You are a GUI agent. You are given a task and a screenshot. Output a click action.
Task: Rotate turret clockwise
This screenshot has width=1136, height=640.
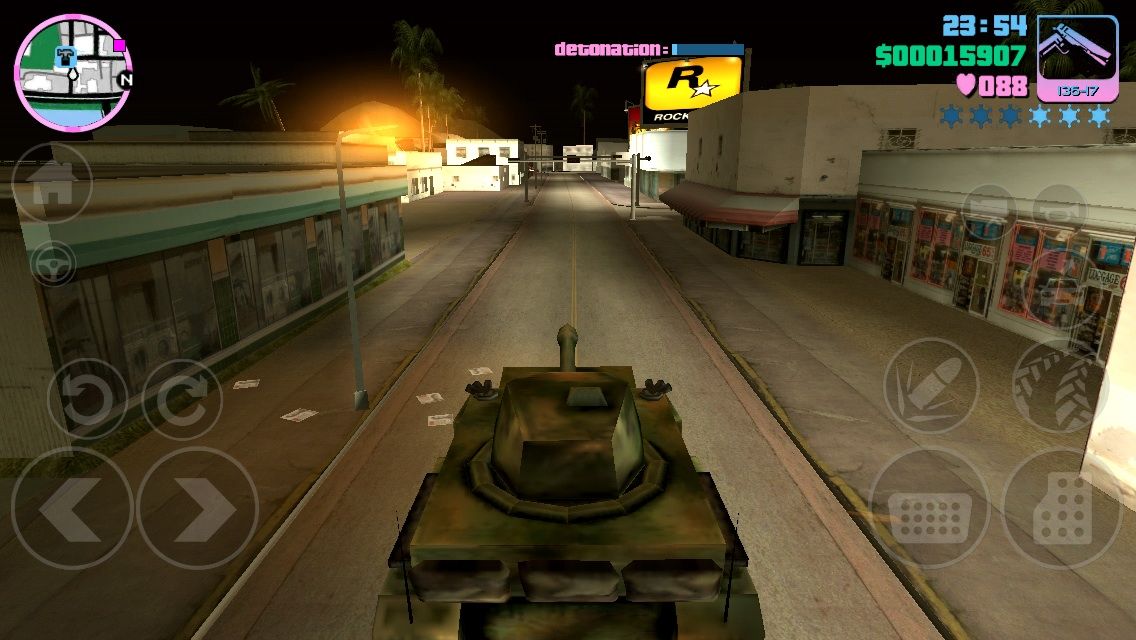point(182,399)
